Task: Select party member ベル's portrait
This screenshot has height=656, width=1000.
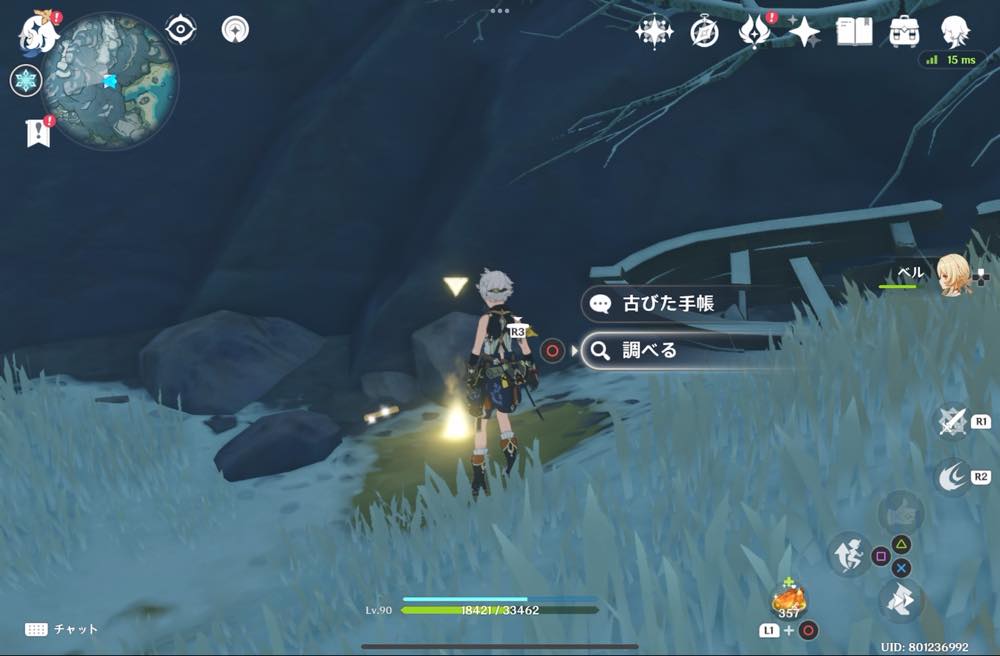Action: (953, 274)
